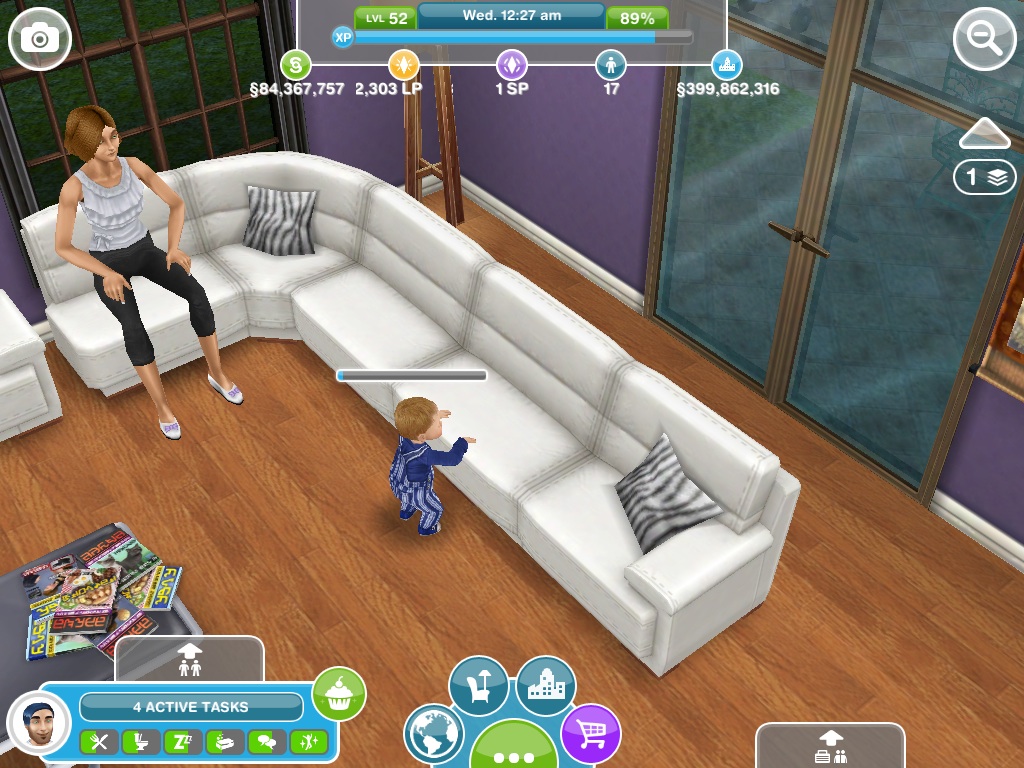Select the active Sim portrait
Viewport: 1024px width, 768px height.
[39, 722]
